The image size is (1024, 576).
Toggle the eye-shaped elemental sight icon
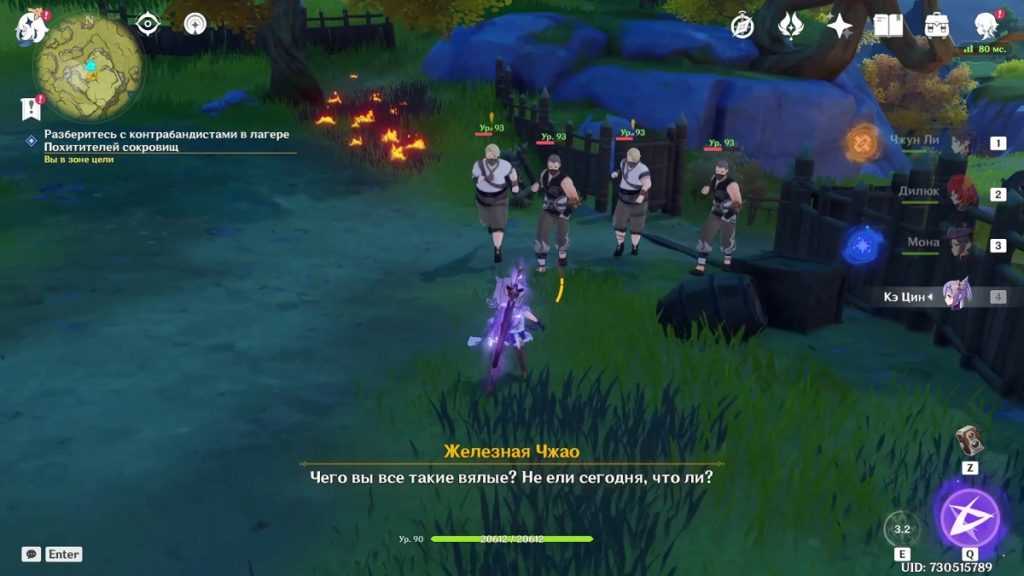coord(148,24)
